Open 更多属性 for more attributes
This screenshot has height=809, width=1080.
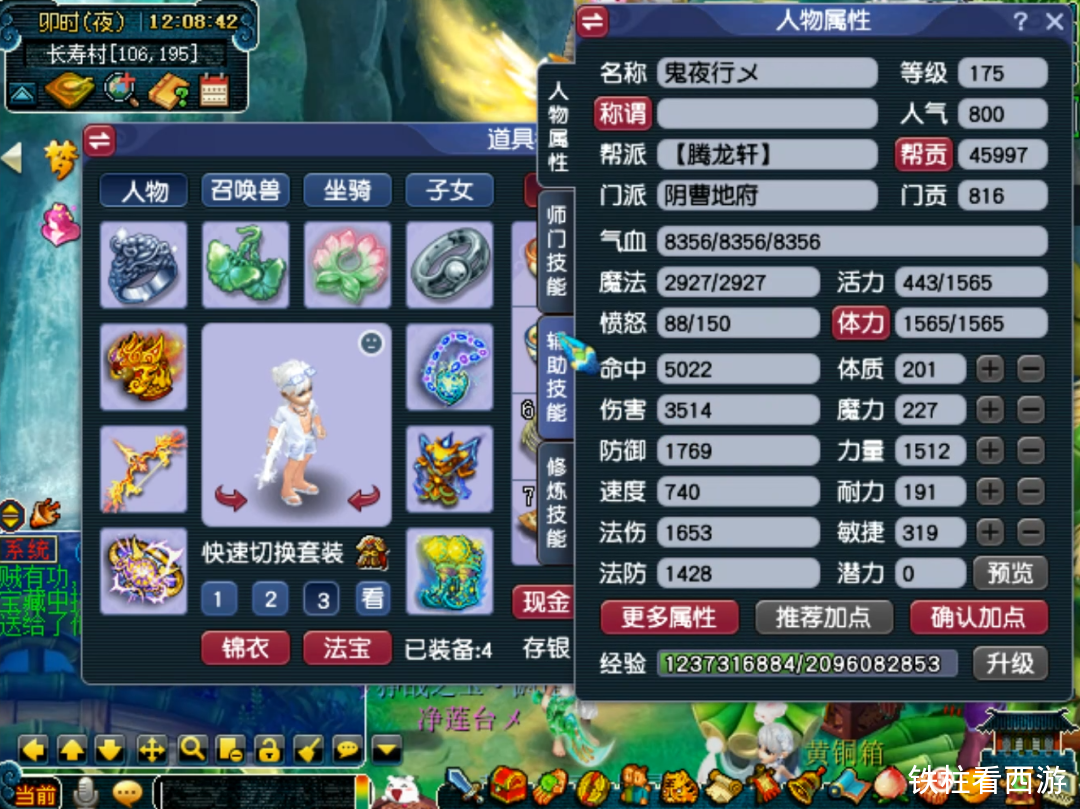pyautogui.click(x=669, y=617)
